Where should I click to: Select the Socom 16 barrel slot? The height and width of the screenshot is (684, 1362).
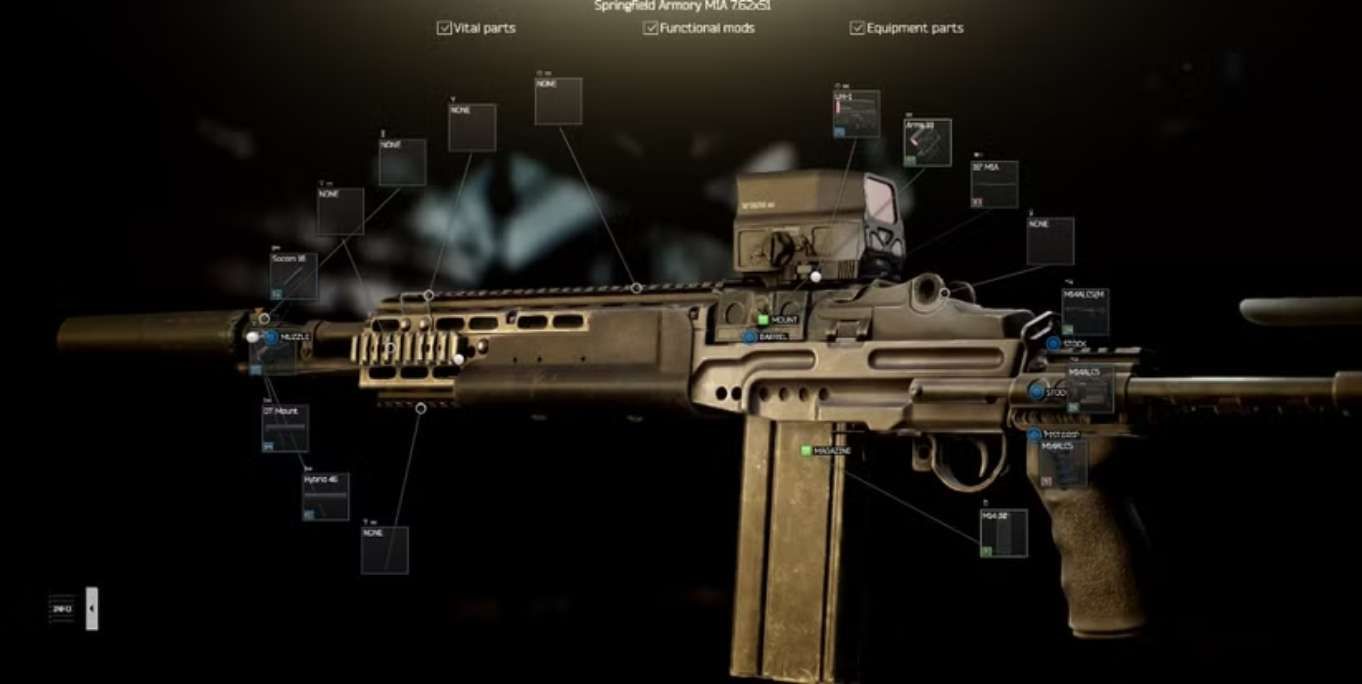[x=293, y=277]
